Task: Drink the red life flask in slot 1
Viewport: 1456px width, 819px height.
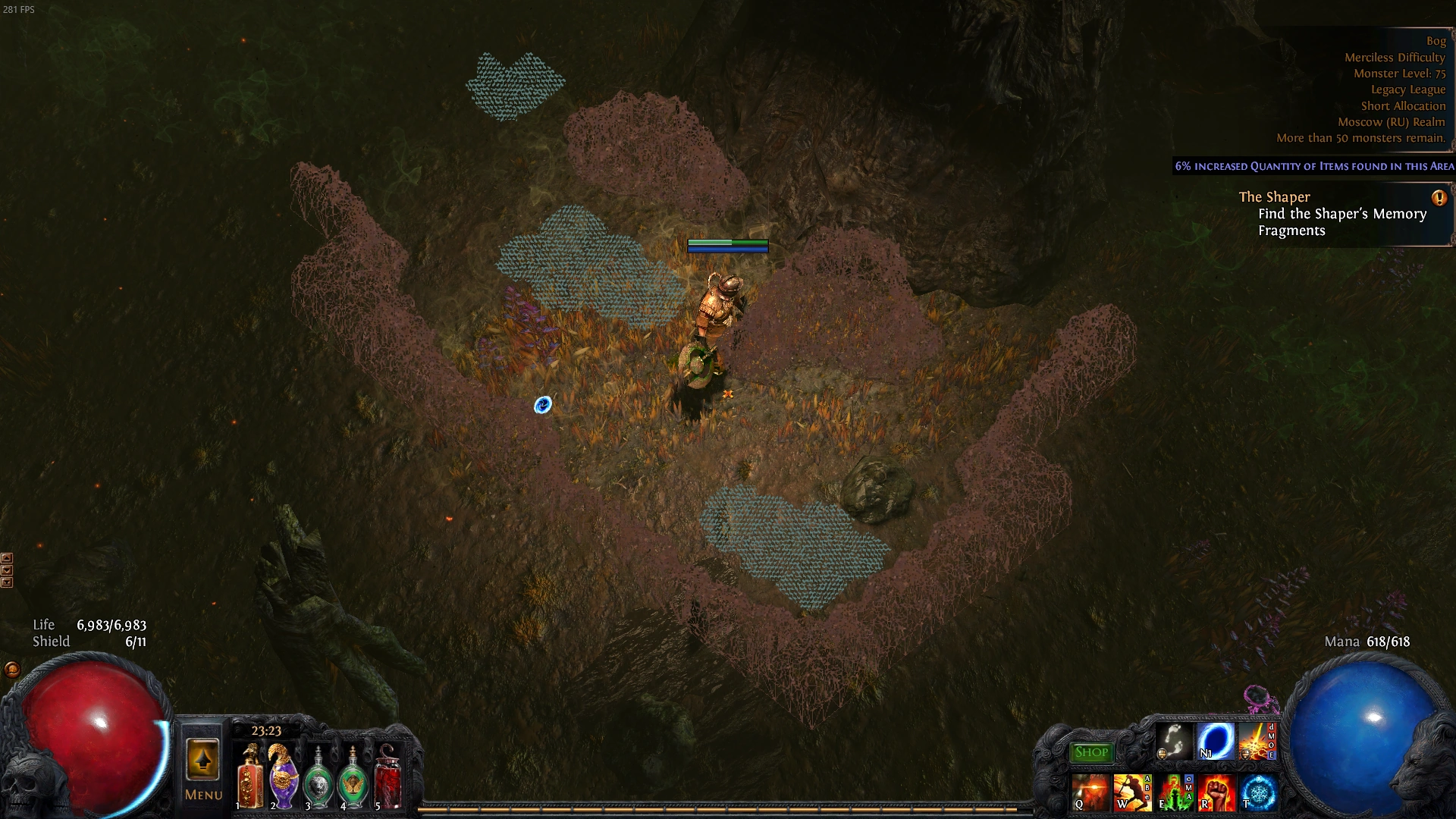Action: coord(250,776)
